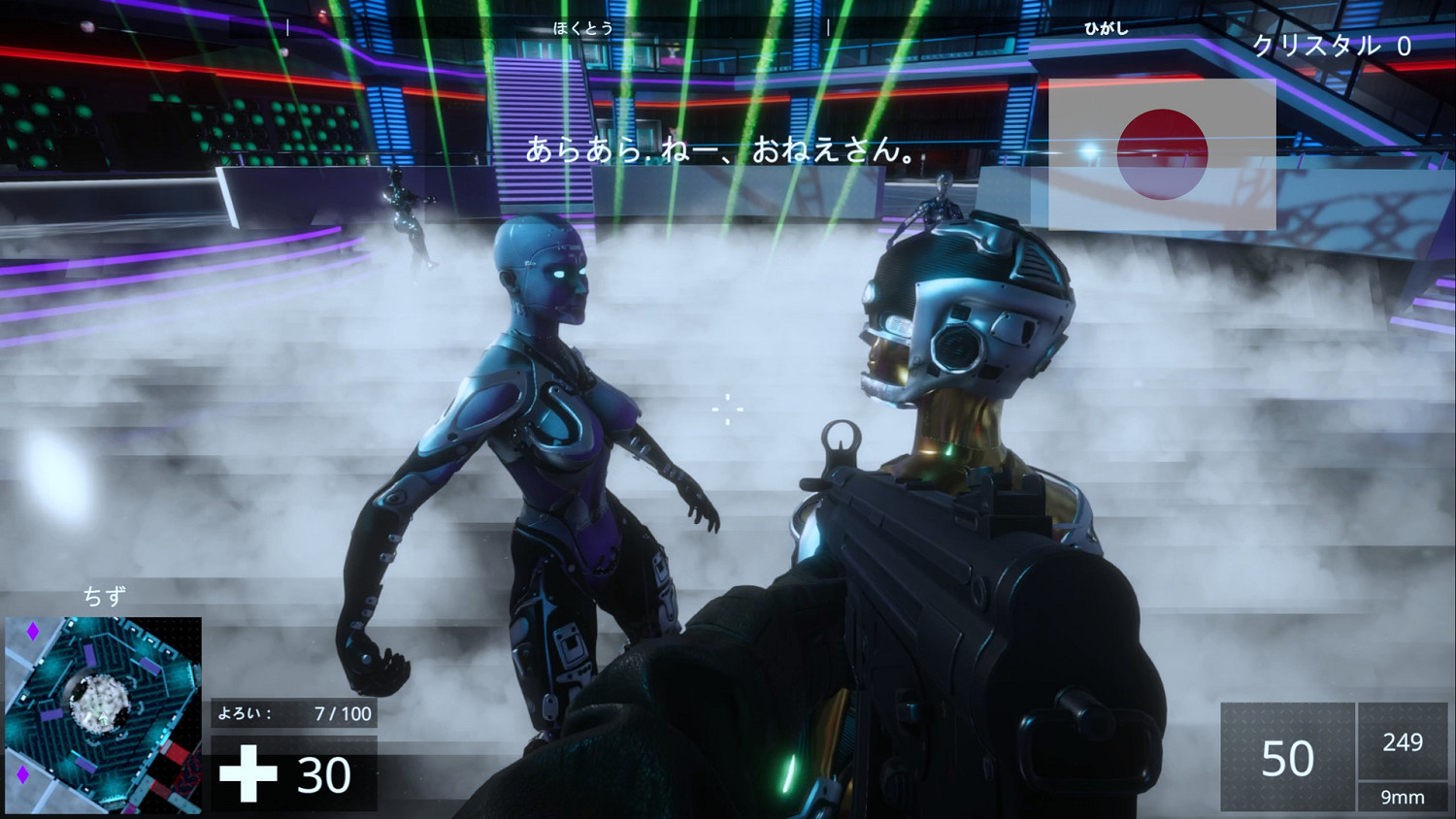
Task: Select the ひがし compass heading
Action: pyautogui.click(x=1107, y=29)
